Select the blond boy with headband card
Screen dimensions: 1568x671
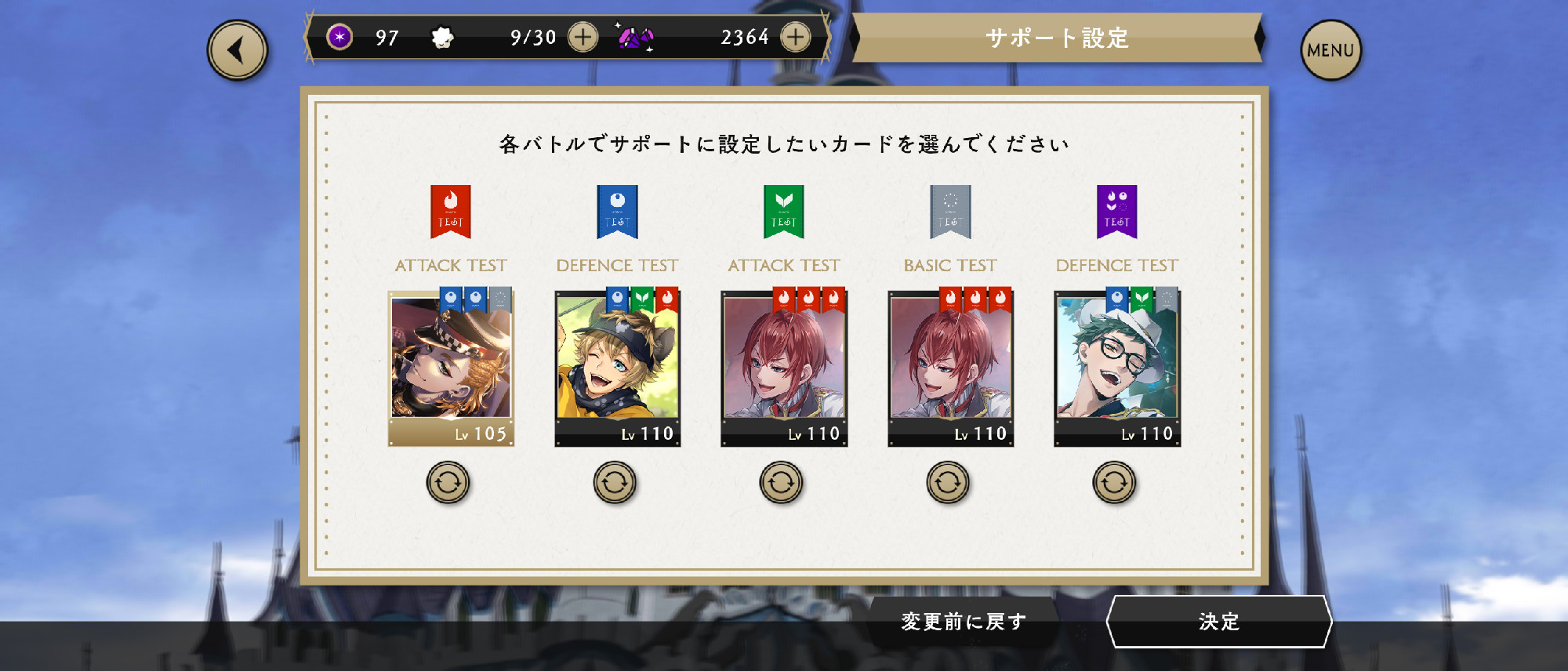617,368
